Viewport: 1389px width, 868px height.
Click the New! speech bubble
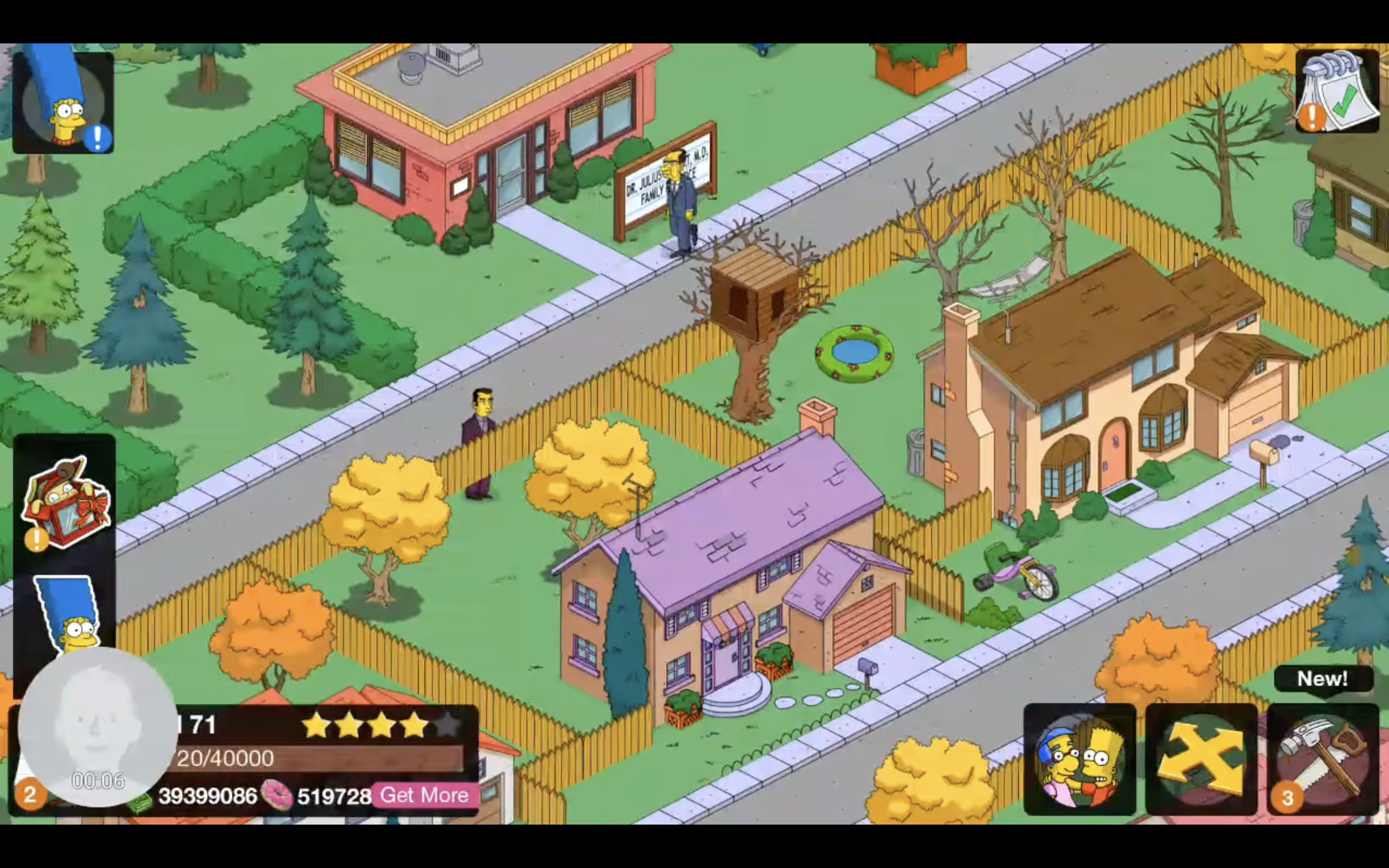pos(1323,679)
